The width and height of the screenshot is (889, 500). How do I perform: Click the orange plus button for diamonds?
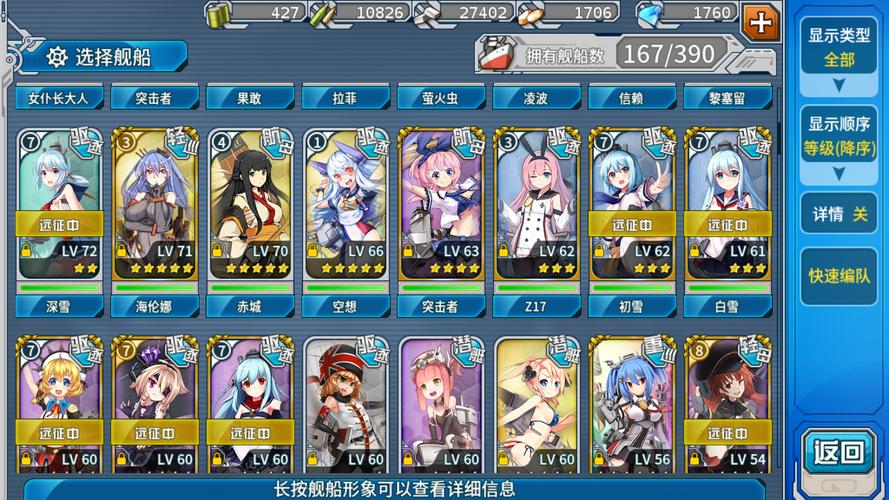(762, 23)
